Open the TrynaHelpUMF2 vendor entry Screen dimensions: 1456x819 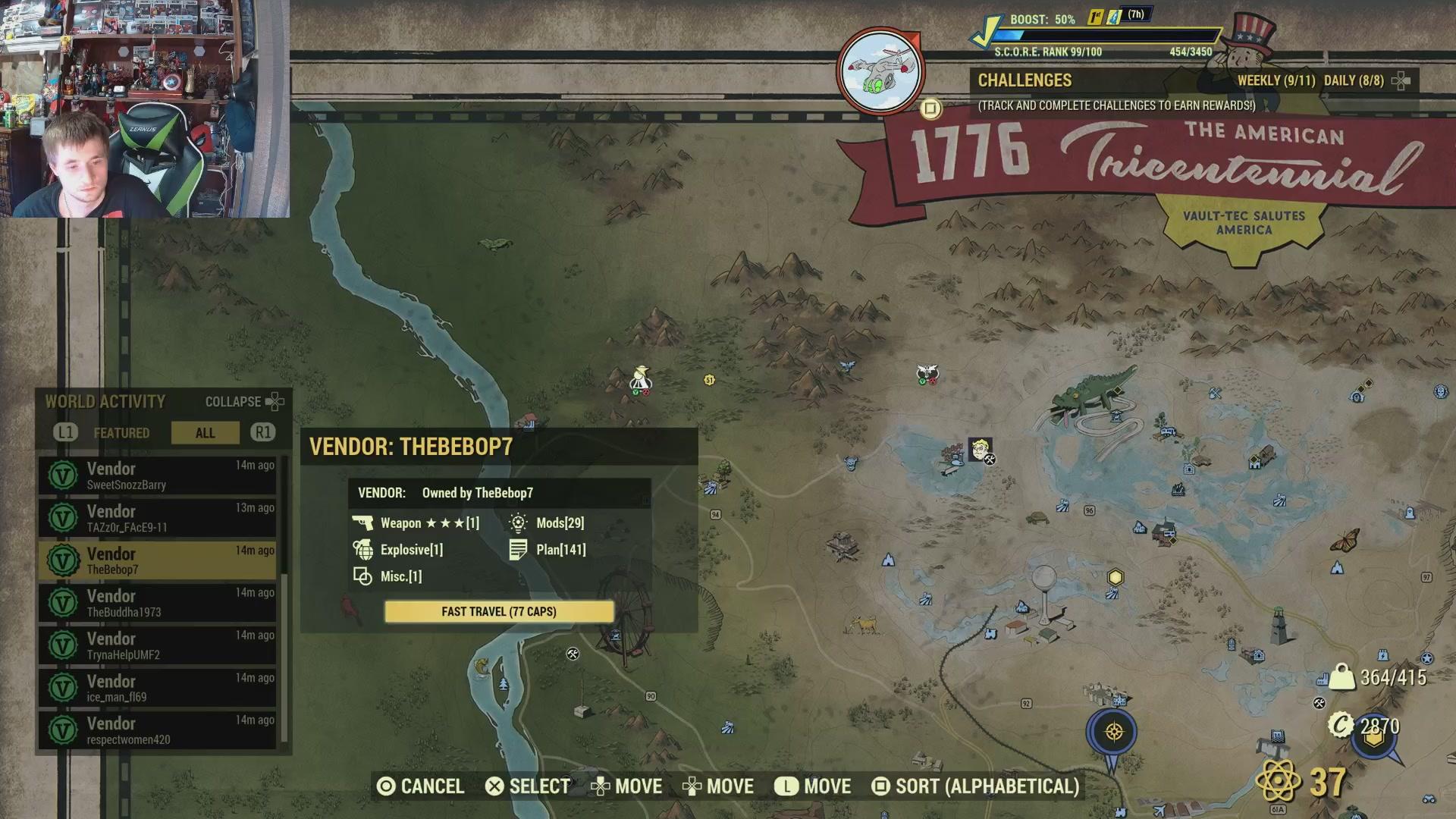pos(158,646)
